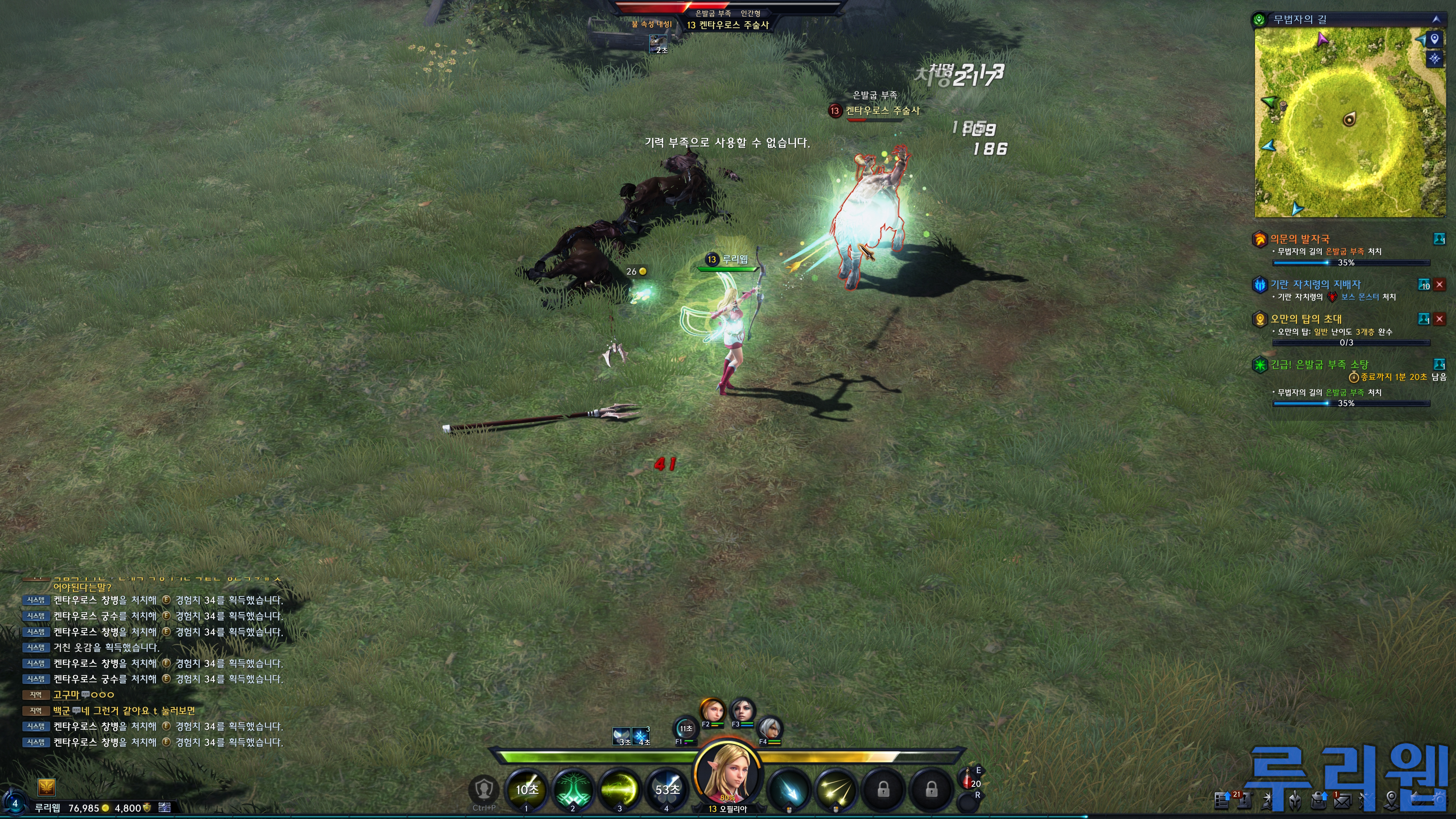The height and width of the screenshot is (819, 1456).
Task: Toggle the minimap compass star button
Action: [x=1434, y=59]
